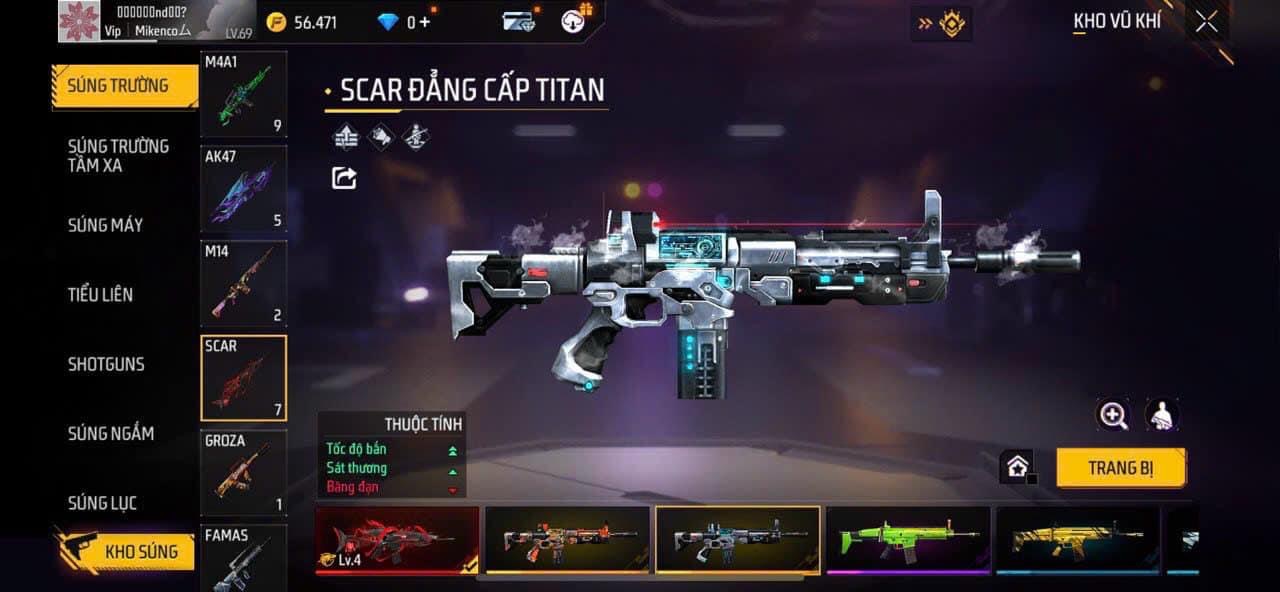The image size is (1280, 592).
Task: Switch to Súng Trường Tầm Xa category
Action: coord(118,156)
